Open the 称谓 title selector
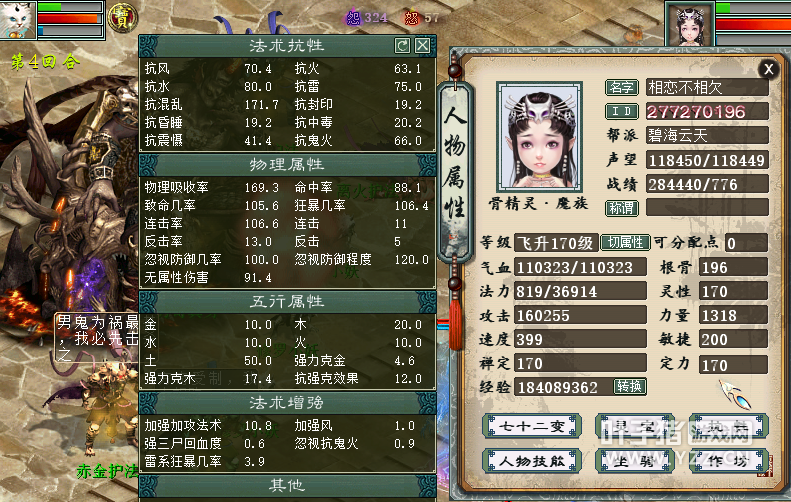Viewport: 791px width, 502px height. pyautogui.click(x=621, y=207)
